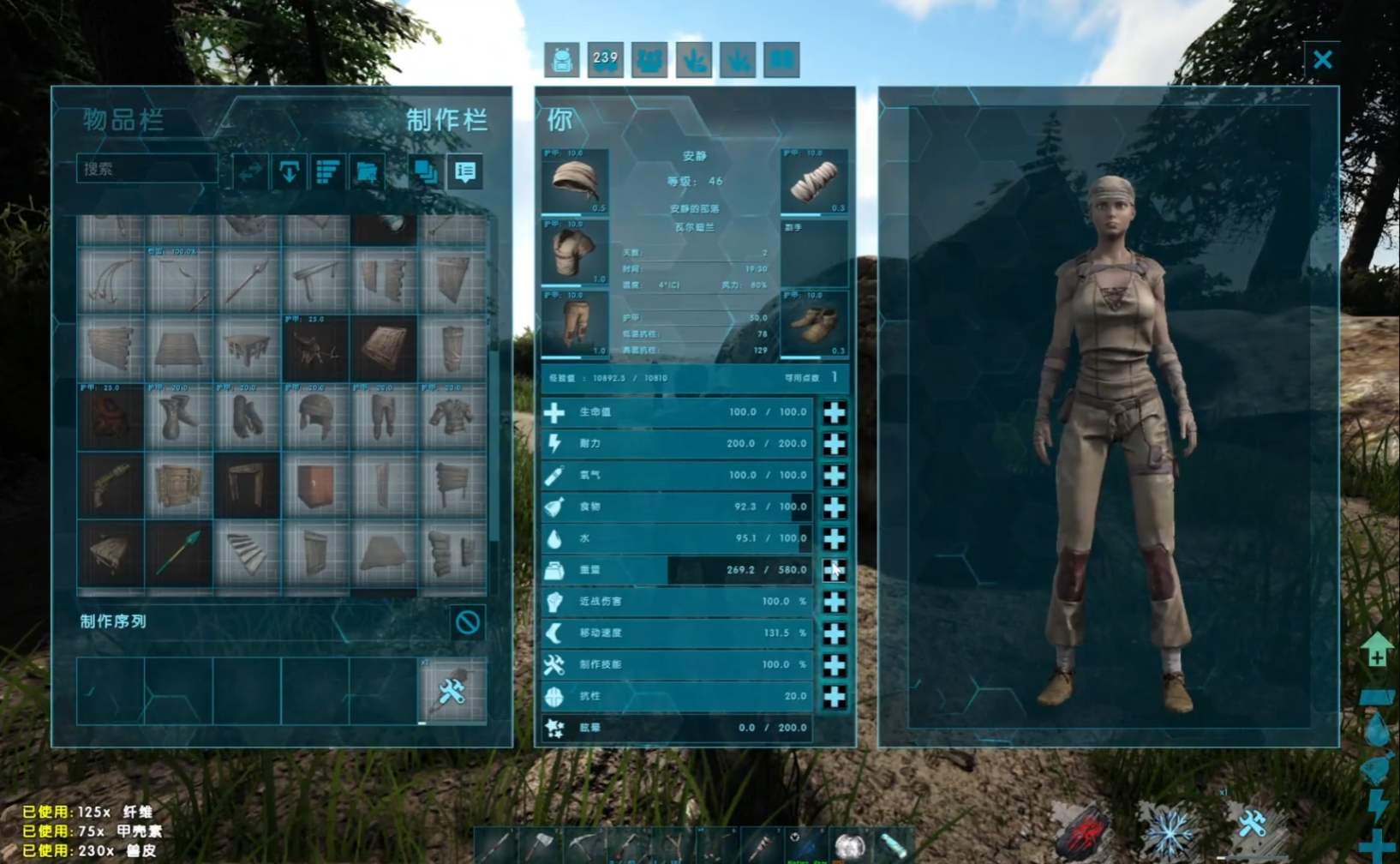Select the helmet crafting blueprint
1400x864 pixels.
pyautogui.click(x=315, y=417)
